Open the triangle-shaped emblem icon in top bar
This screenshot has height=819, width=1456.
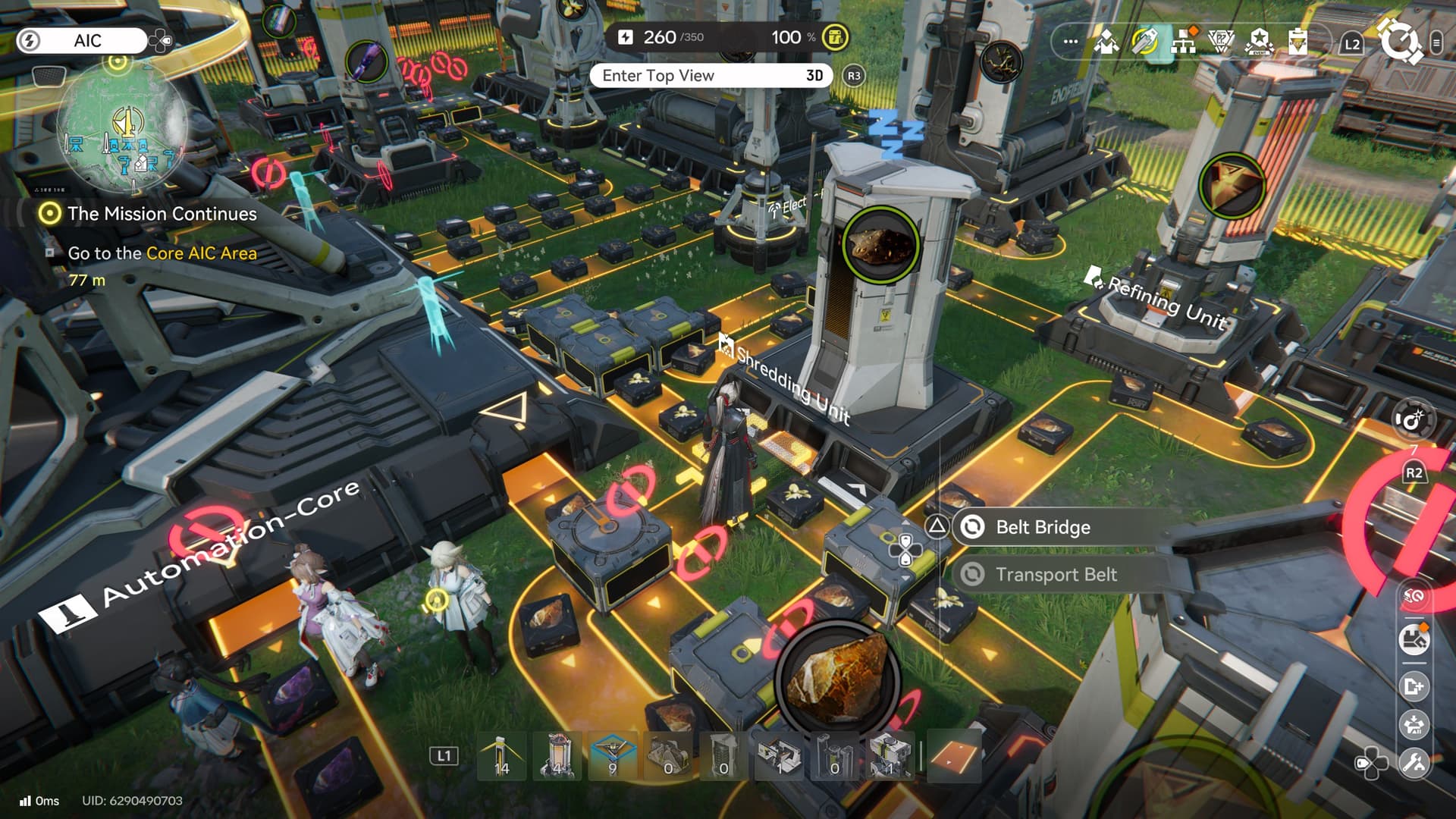(1221, 42)
